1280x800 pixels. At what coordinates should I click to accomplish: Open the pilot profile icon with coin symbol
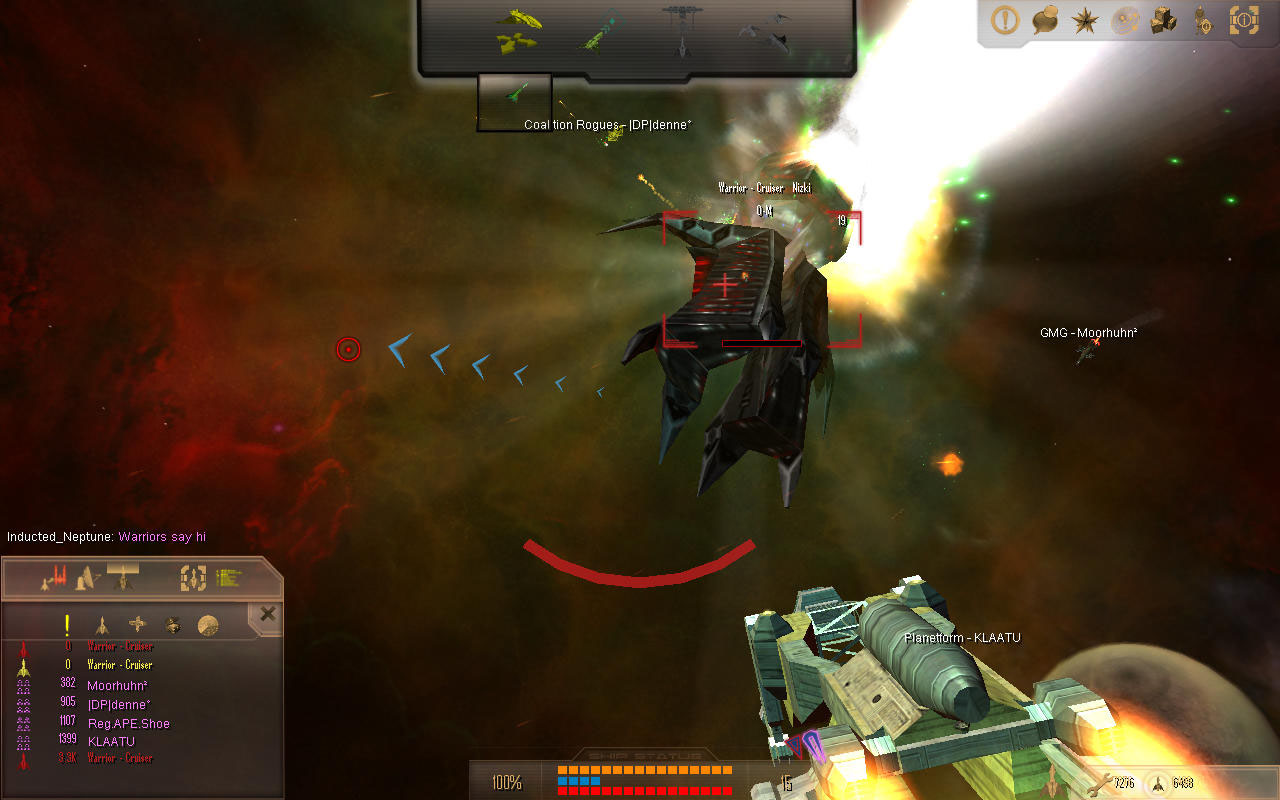(x=1203, y=21)
